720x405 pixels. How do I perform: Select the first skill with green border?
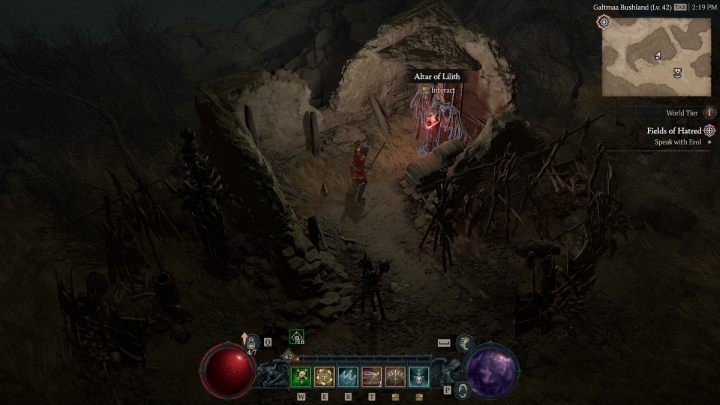pyautogui.click(x=300, y=376)
